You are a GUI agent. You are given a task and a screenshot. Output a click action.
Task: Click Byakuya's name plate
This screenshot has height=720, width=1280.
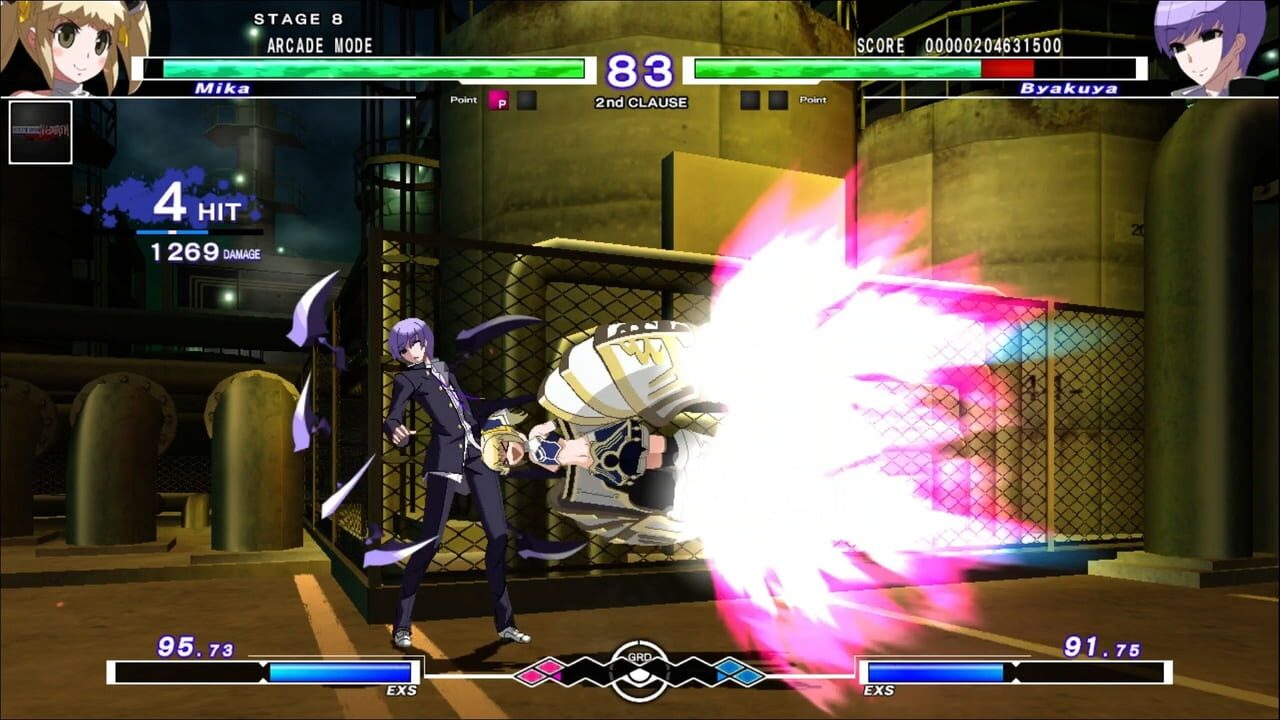click(1067, 89)
